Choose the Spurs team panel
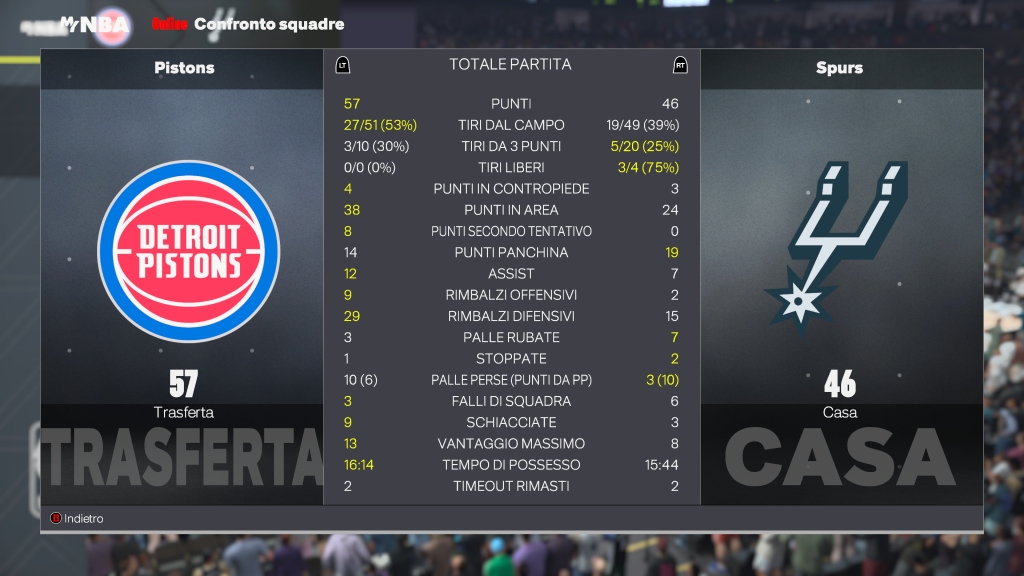 pyautogui.click(x=840, y=250)
